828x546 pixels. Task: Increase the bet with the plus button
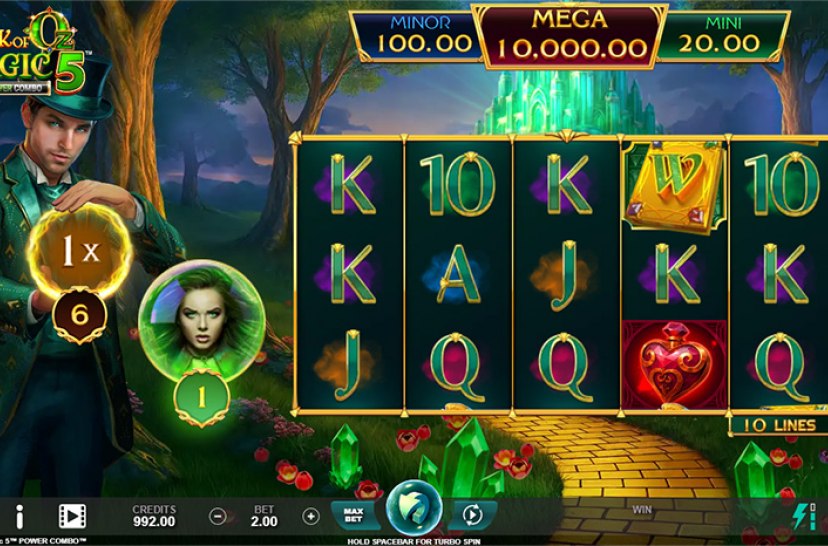(x=311, y=516)
